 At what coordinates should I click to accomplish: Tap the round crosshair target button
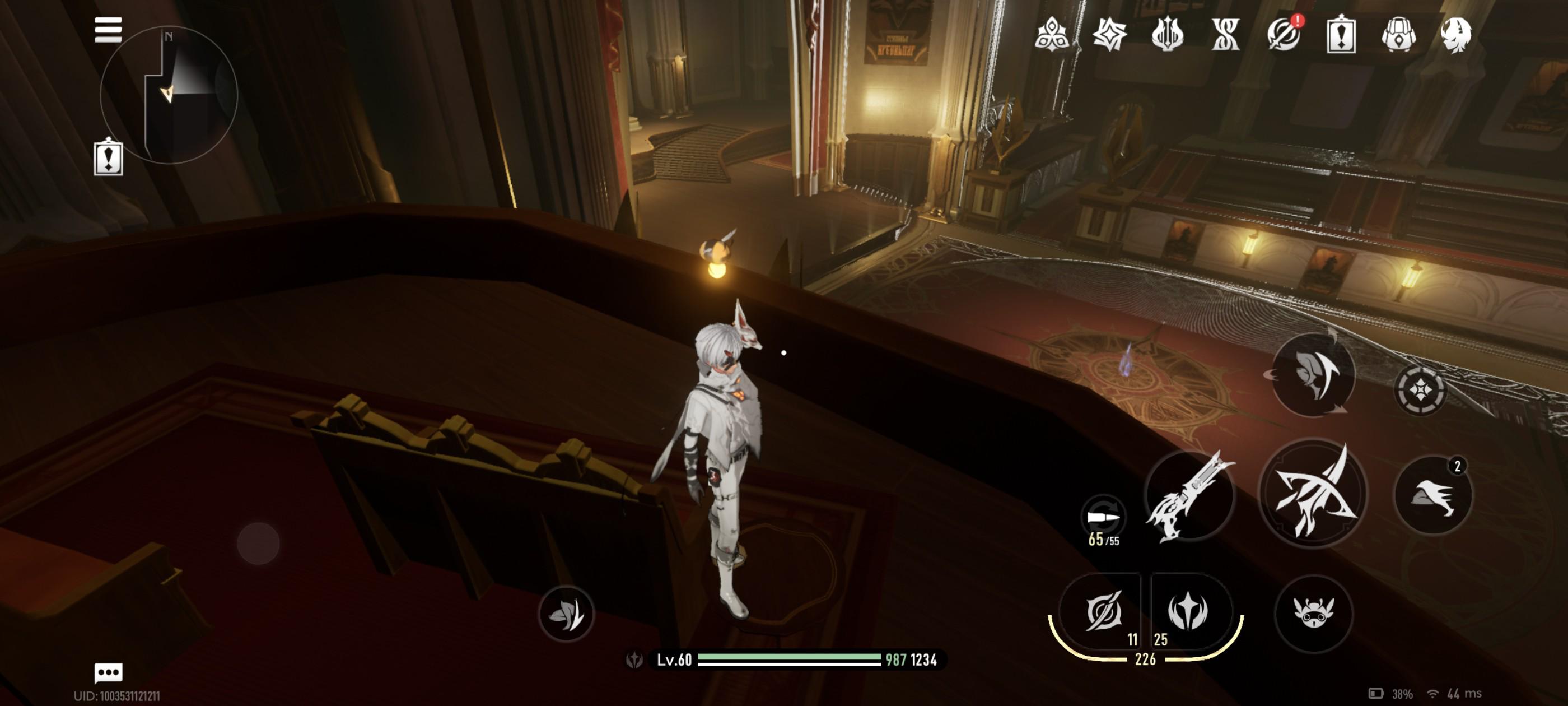click(1420, 390)
